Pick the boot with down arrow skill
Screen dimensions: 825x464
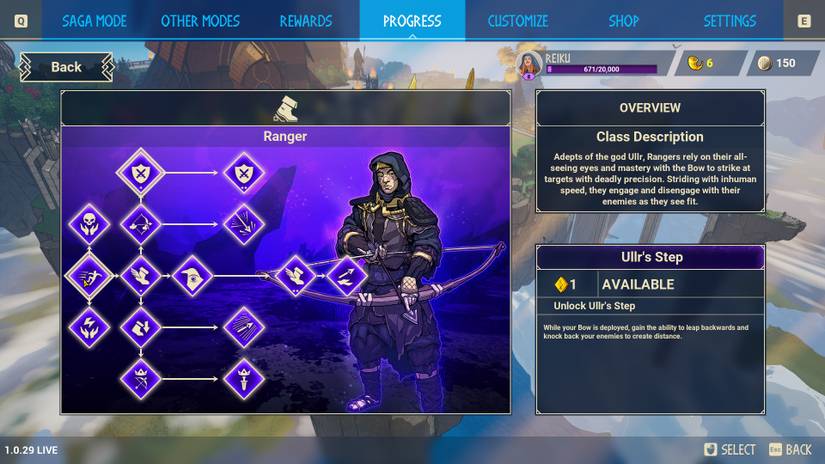[141, 326]
